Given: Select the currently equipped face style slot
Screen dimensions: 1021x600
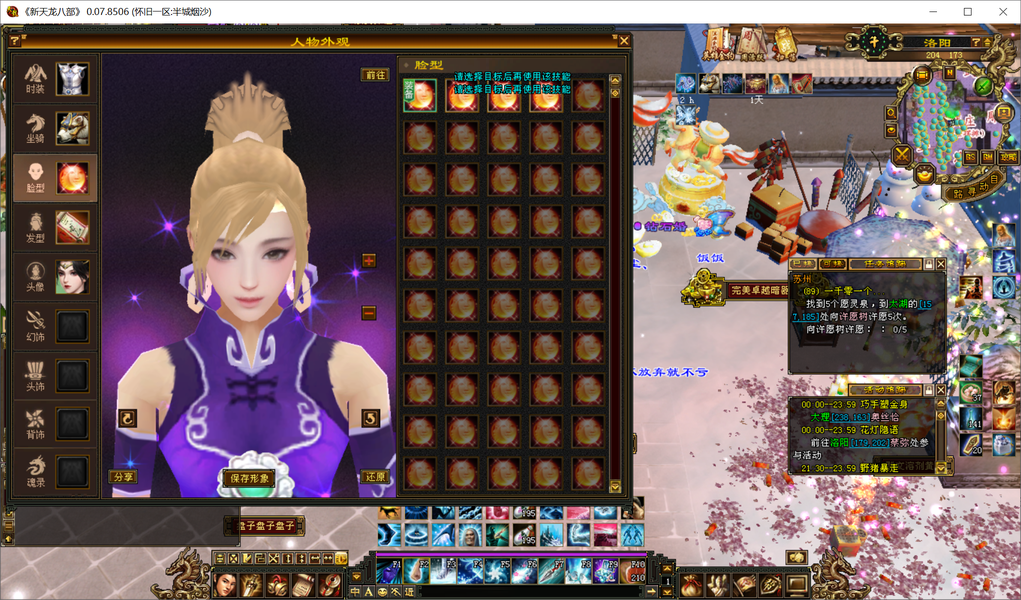Looking at the screenshot, I should point(419,96).
